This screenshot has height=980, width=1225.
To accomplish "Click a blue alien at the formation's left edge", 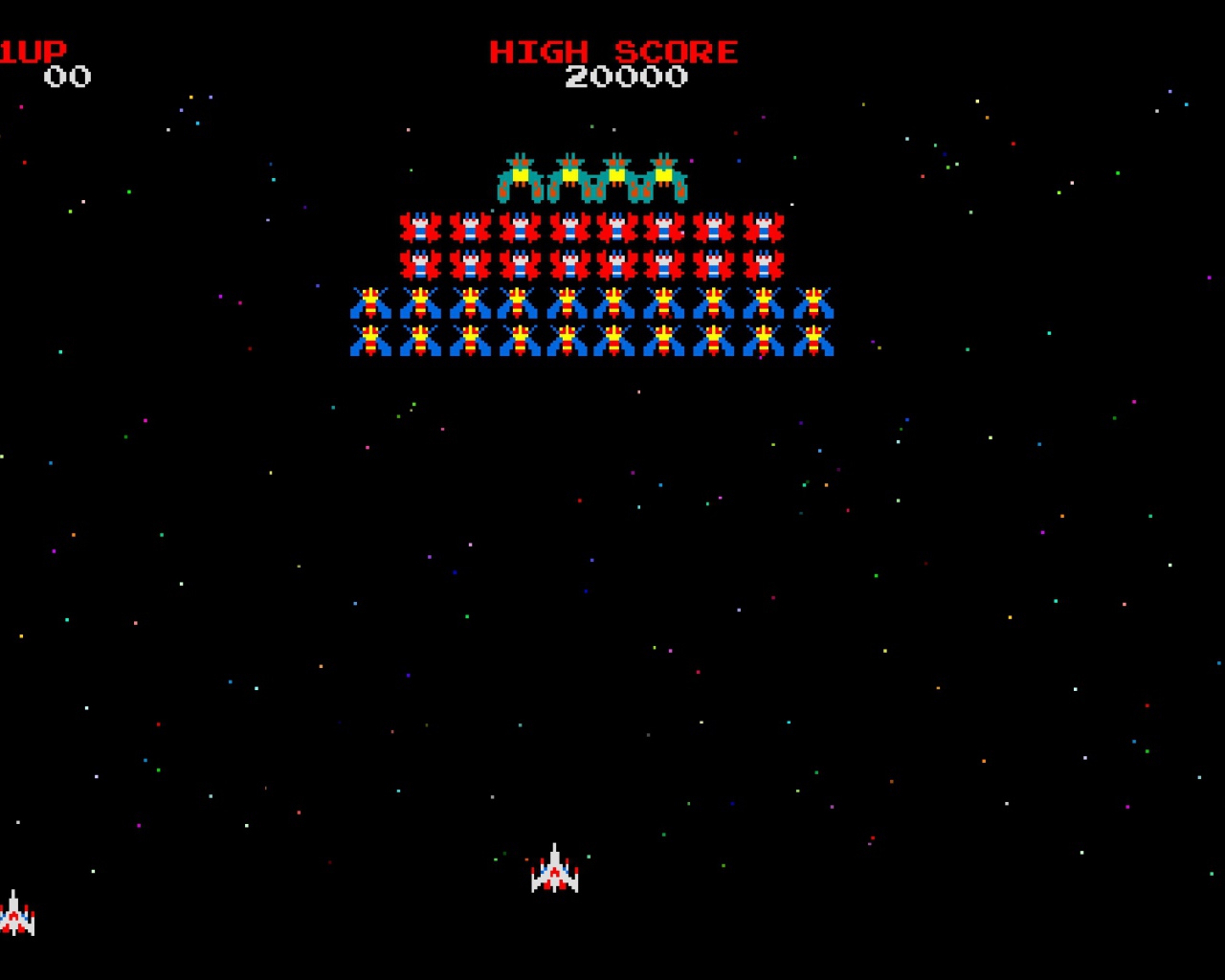I will [x=370, y=342].
